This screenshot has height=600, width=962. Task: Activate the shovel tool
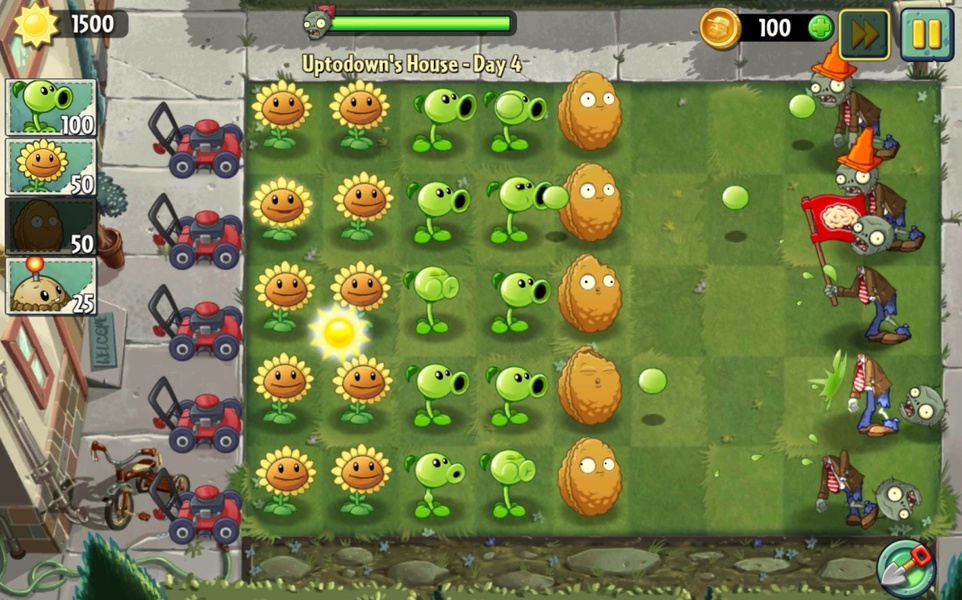pyautogui.click(x=906, y=568)
